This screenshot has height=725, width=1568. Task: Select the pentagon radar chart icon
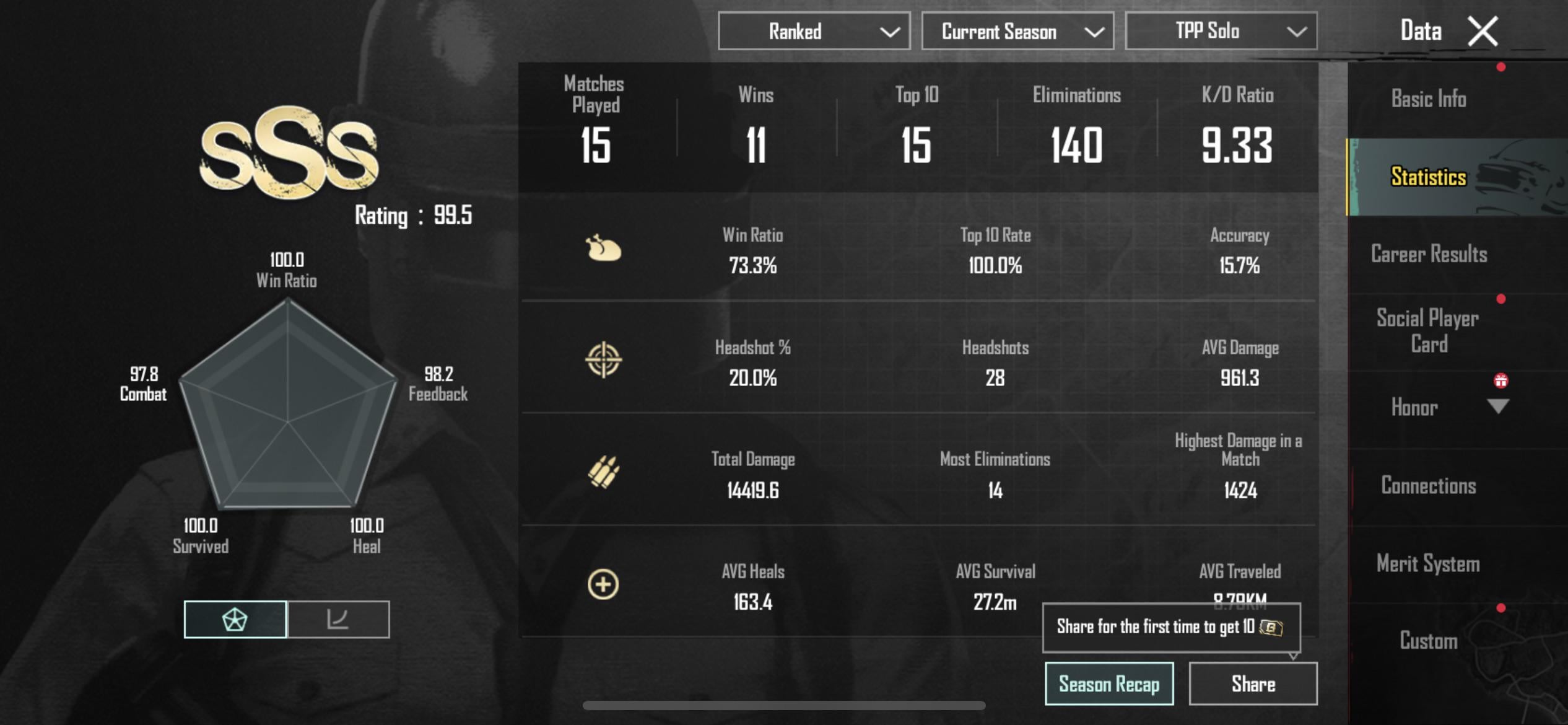point(235,619)
